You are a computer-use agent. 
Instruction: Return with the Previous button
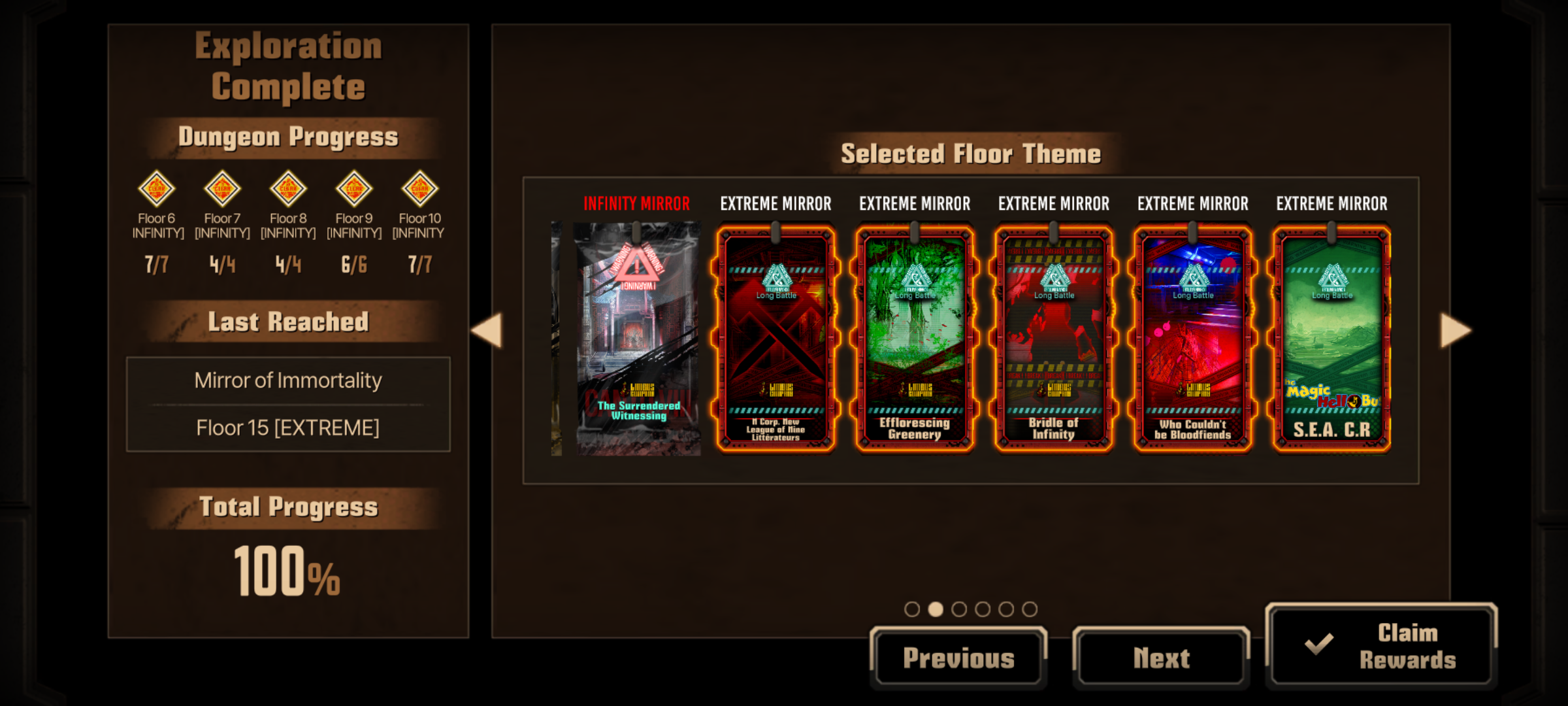(958, 658)
